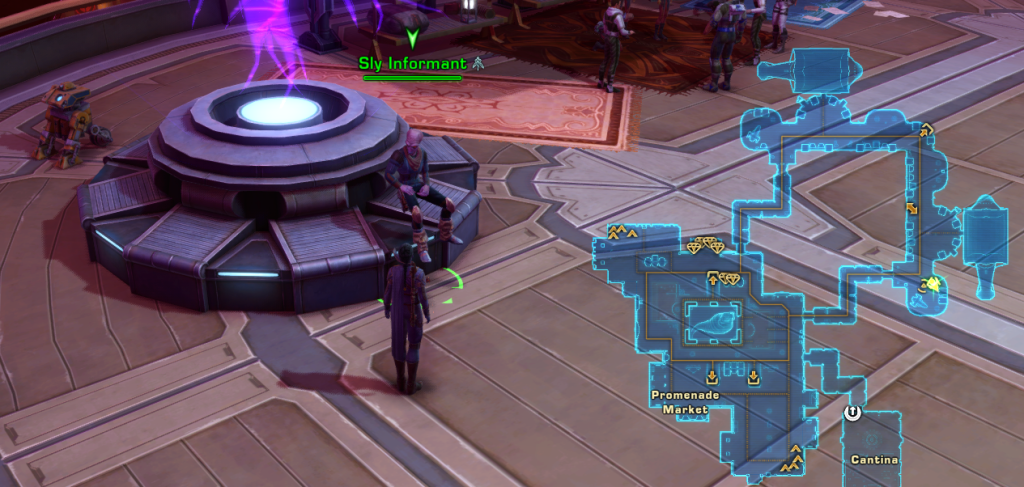Select the ship icon in the market center

(713, 324)
